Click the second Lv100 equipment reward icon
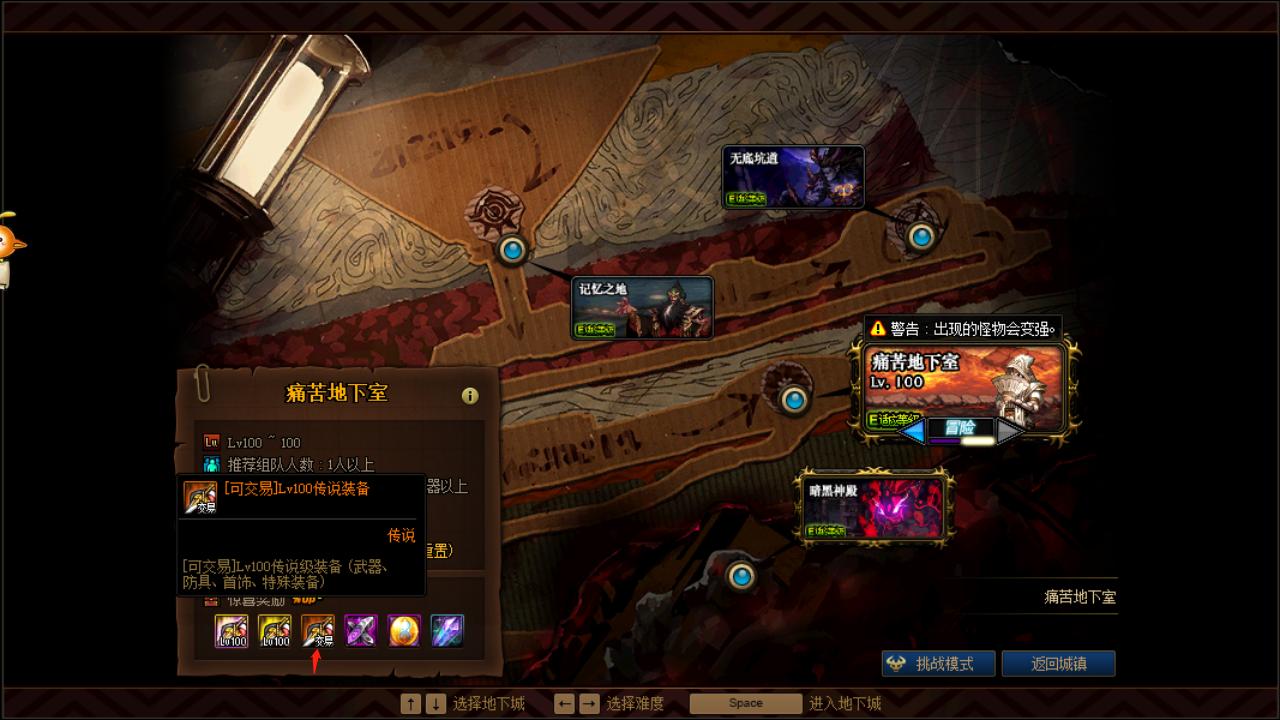 click(275, 631)
